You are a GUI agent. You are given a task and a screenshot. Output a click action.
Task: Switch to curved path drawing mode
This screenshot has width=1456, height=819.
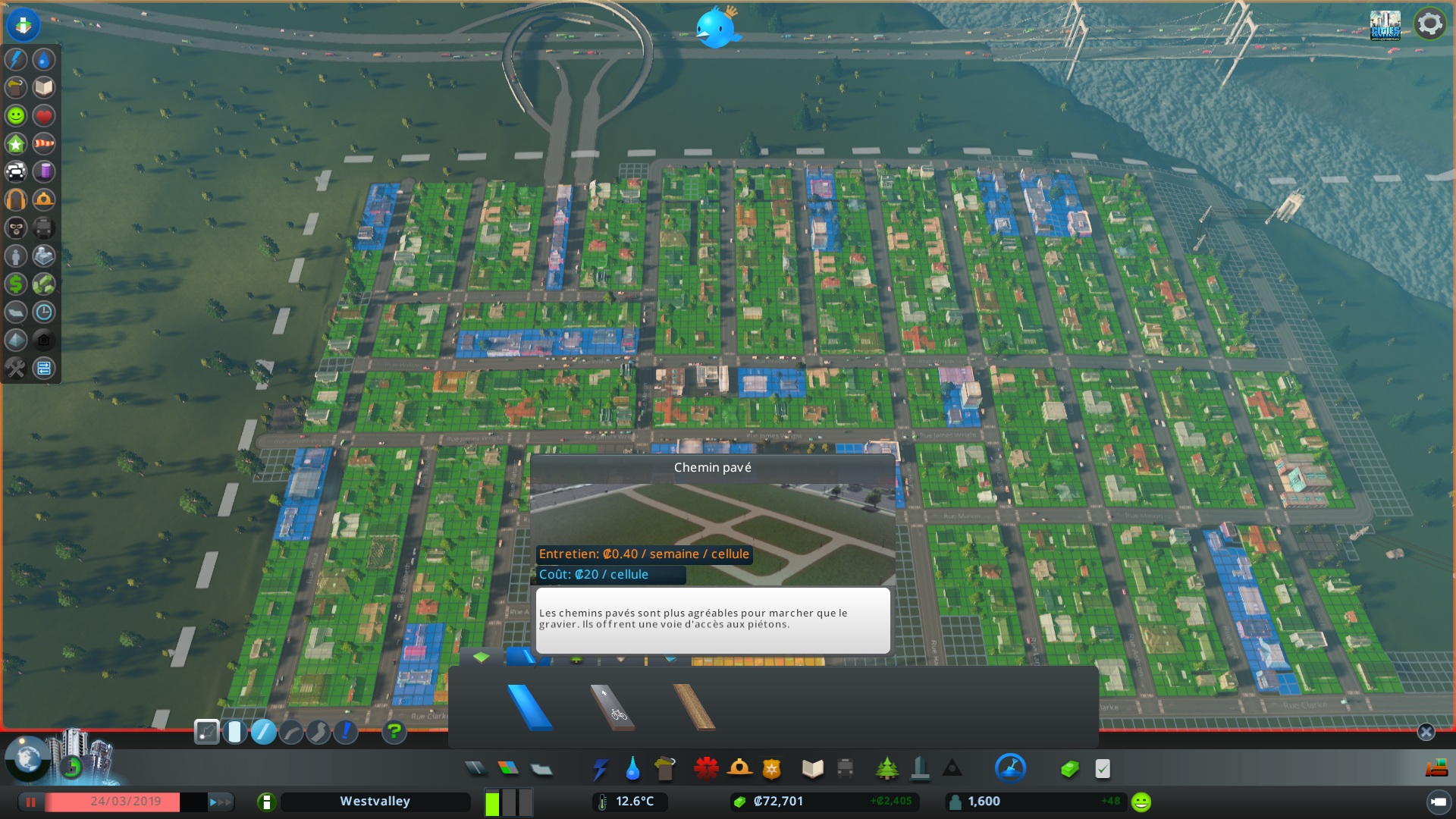[291, 730]
